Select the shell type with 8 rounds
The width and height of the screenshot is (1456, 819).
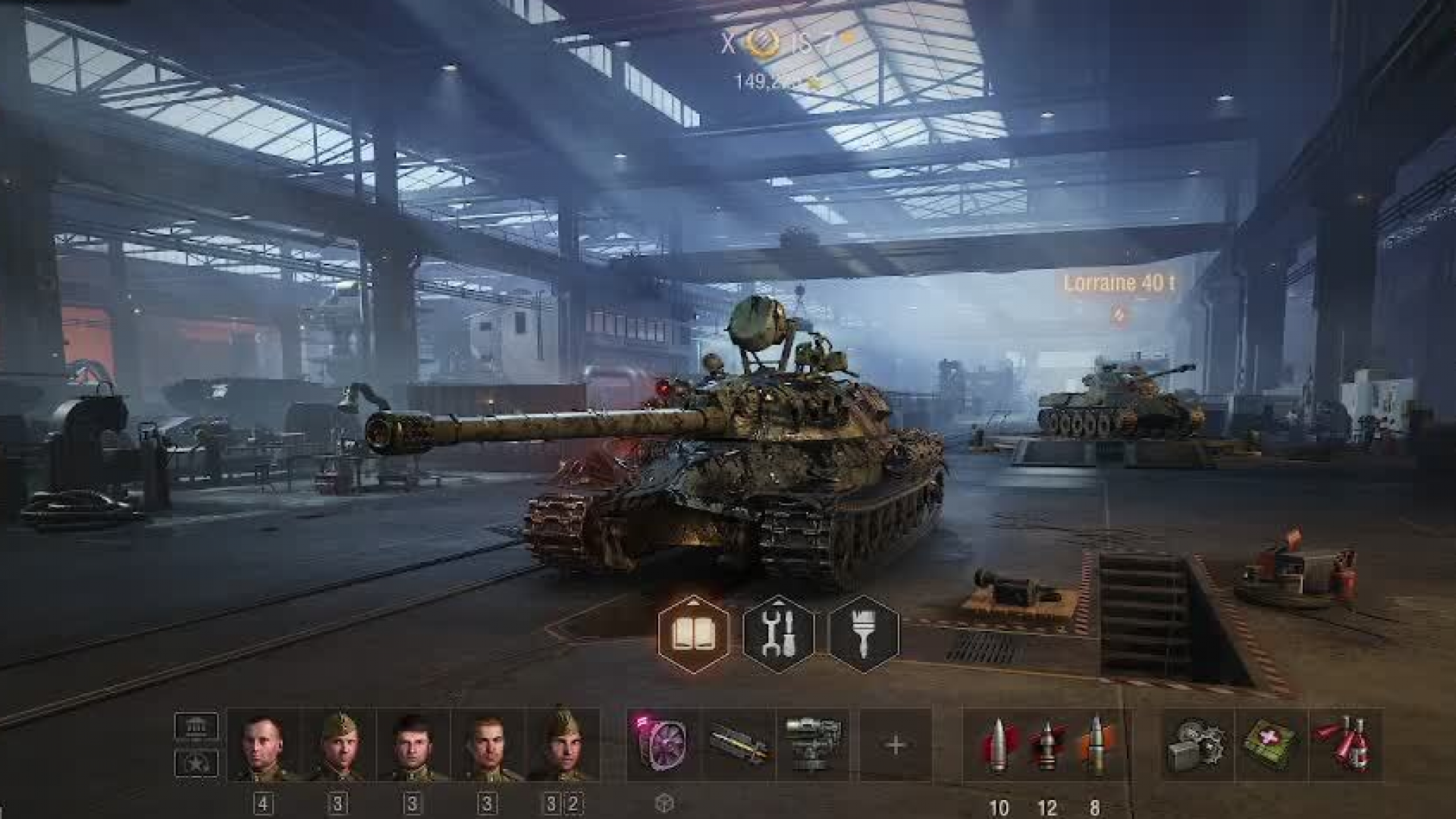click(x=1096, y=745)
